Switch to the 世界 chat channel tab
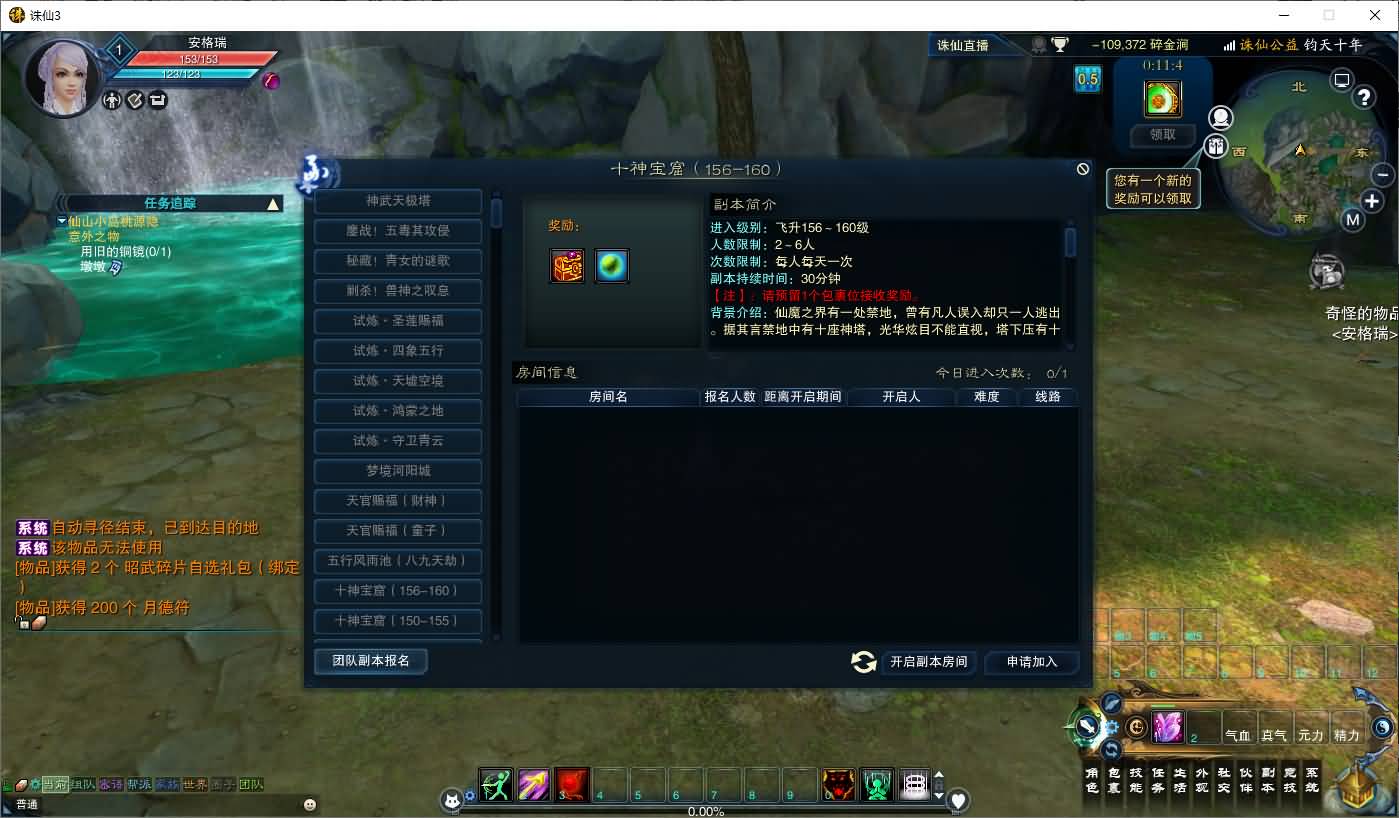The height and width of the screenshot is (818, 1399). point(194,784)
